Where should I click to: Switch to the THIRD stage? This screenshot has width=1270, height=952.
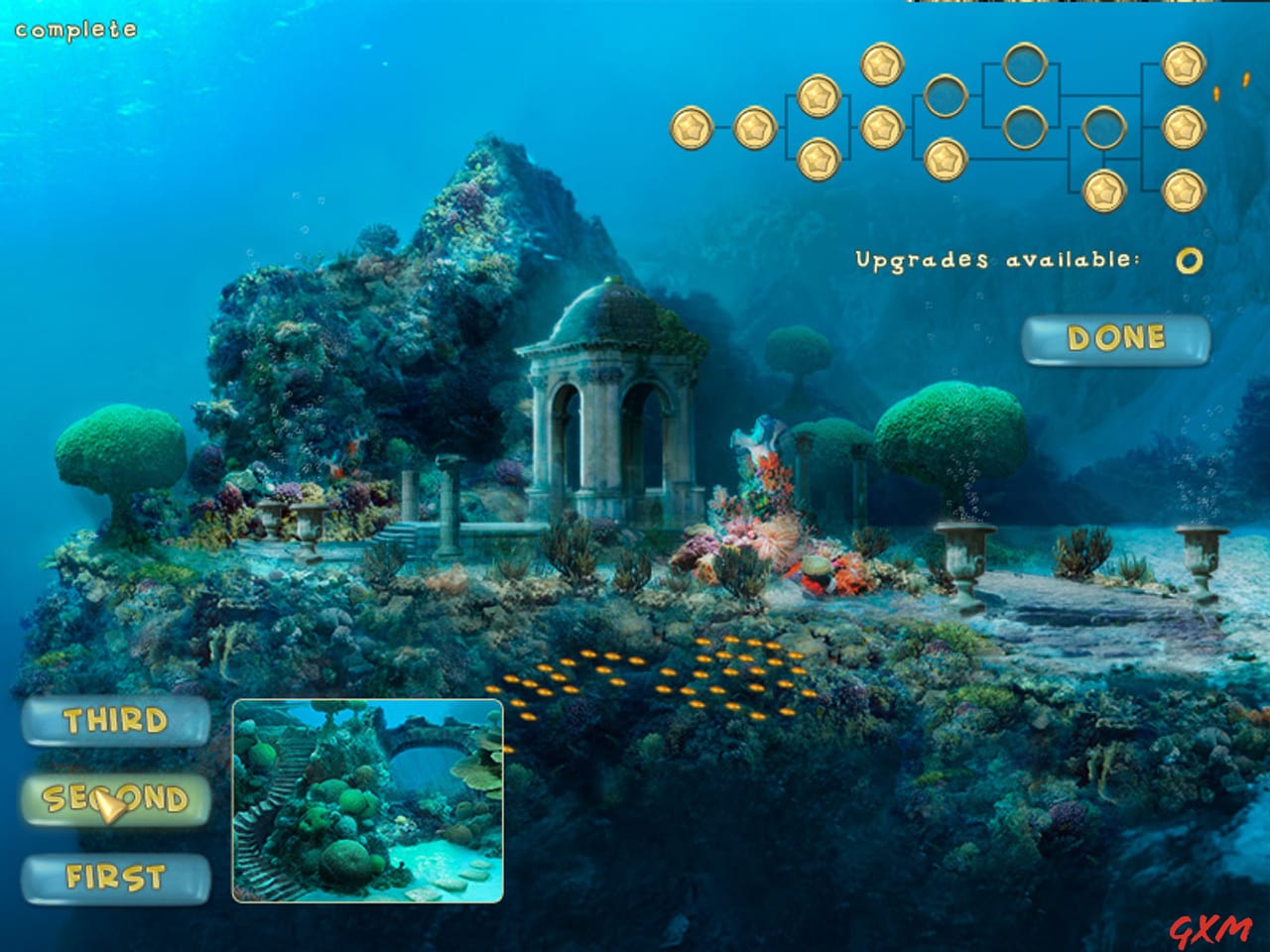(116, 722)
